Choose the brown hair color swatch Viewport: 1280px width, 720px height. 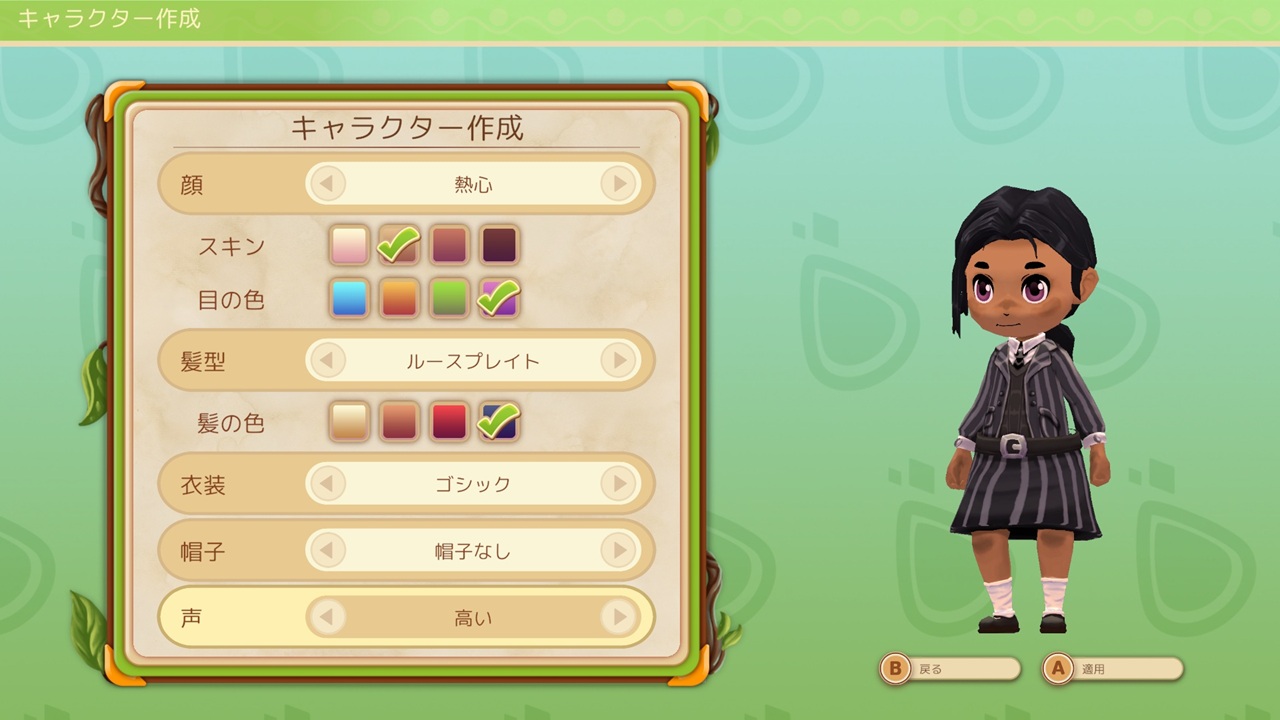[400, 422]
